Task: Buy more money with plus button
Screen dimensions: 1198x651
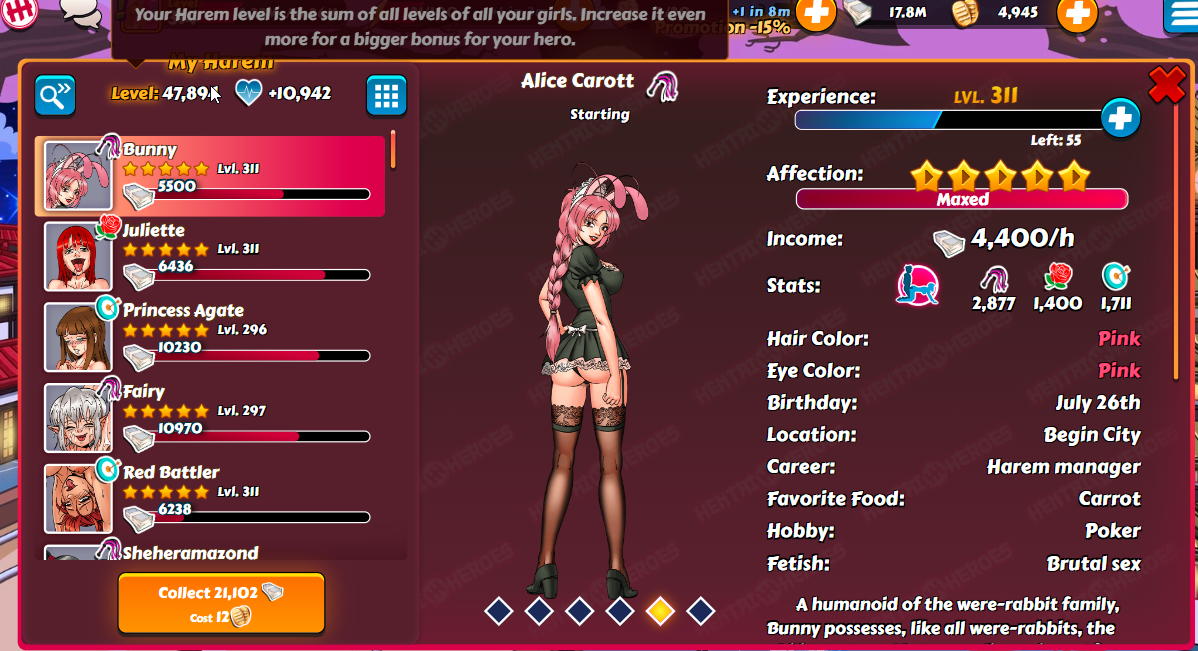Action: [x=816, y=13]
